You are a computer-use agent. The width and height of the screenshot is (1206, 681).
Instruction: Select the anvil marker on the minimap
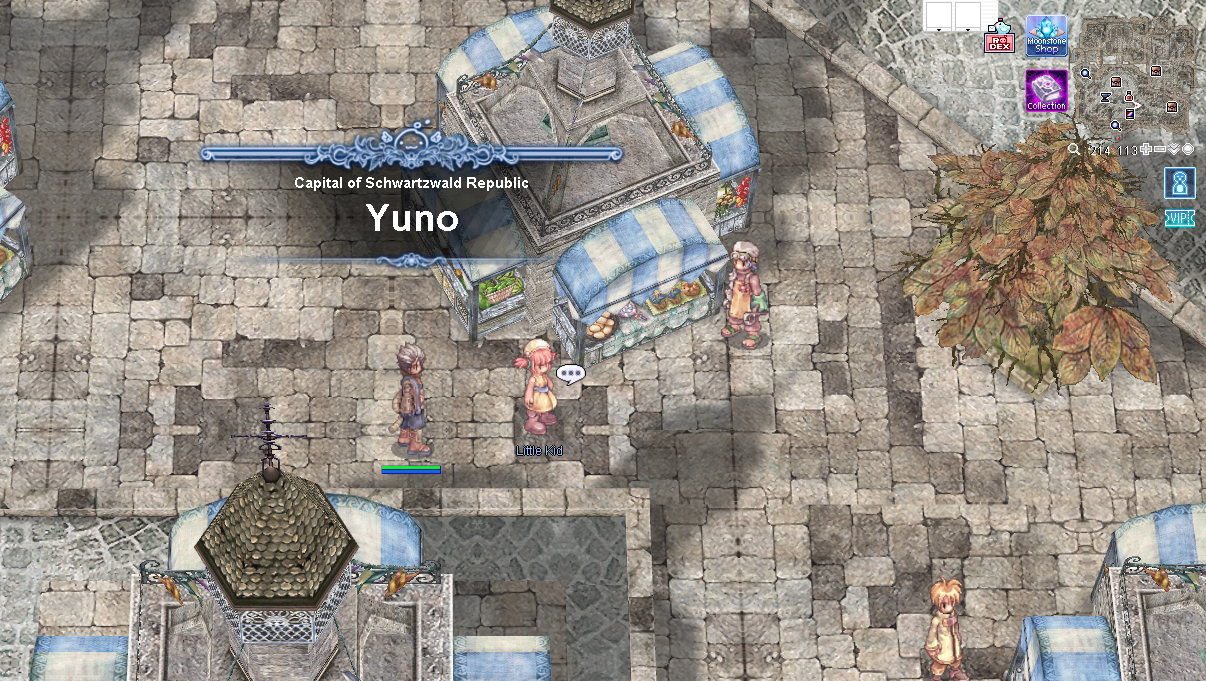point(1106,97)
